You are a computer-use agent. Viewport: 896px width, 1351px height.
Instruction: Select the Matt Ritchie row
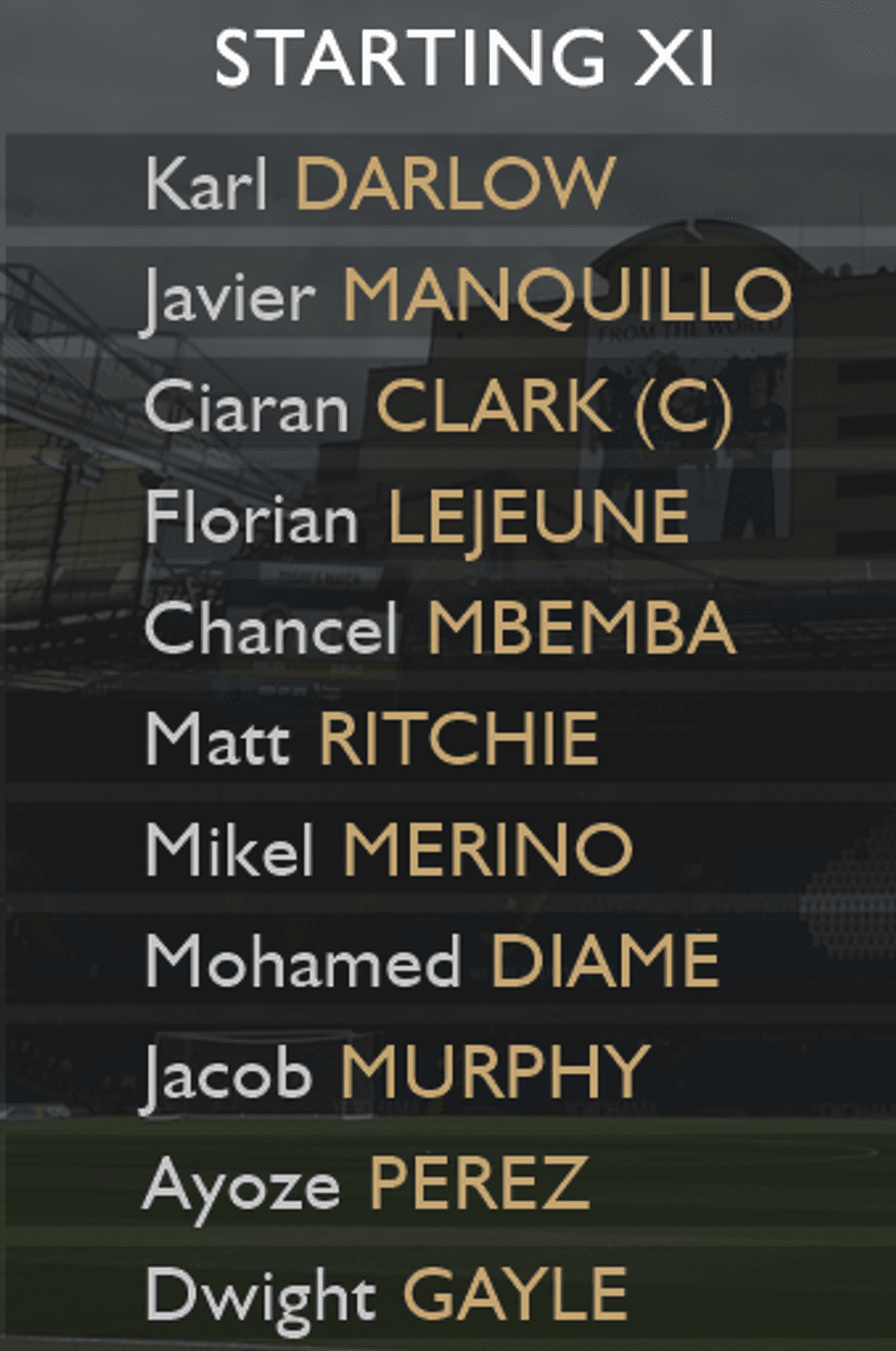tap(372, 739)
